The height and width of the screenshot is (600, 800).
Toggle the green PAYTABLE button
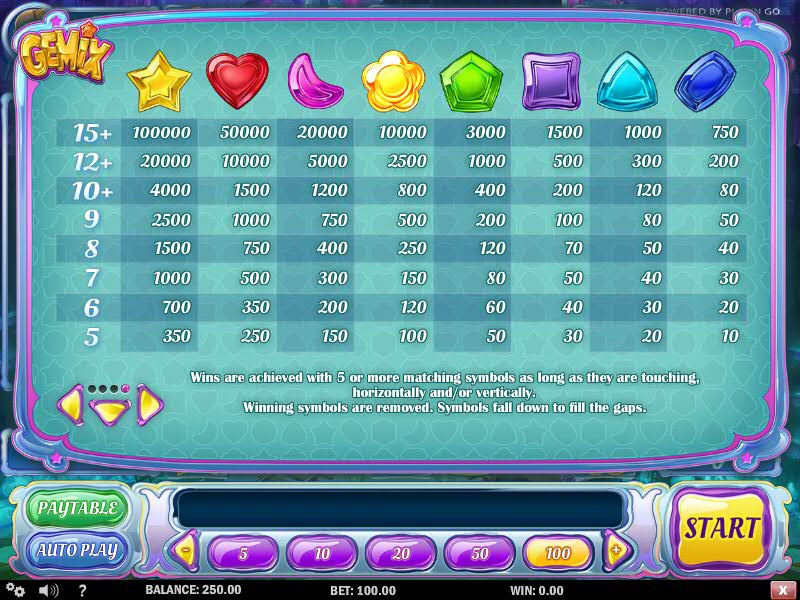tap(78, 508)
